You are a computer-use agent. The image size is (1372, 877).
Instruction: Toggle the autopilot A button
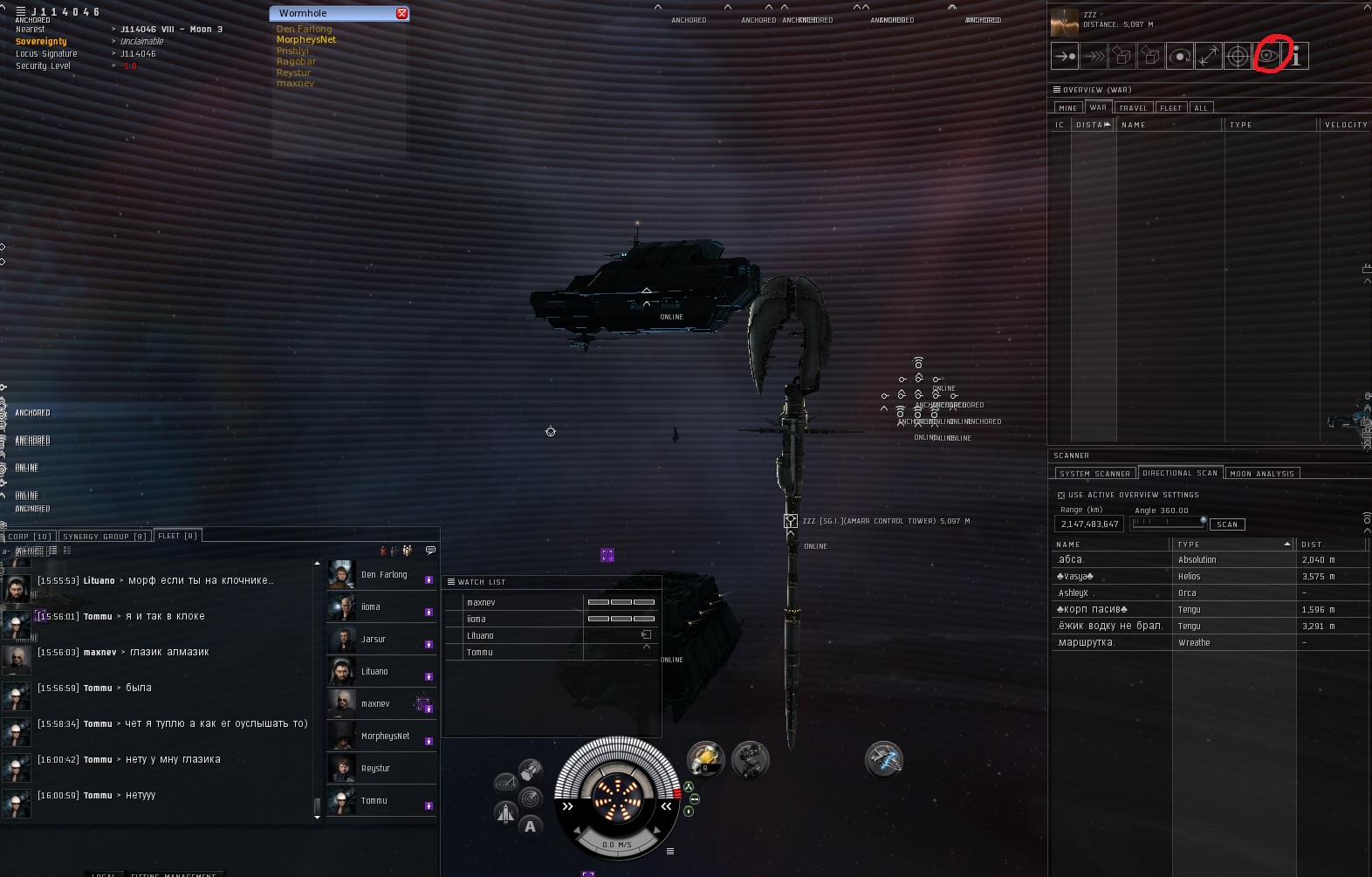point(530,826)
